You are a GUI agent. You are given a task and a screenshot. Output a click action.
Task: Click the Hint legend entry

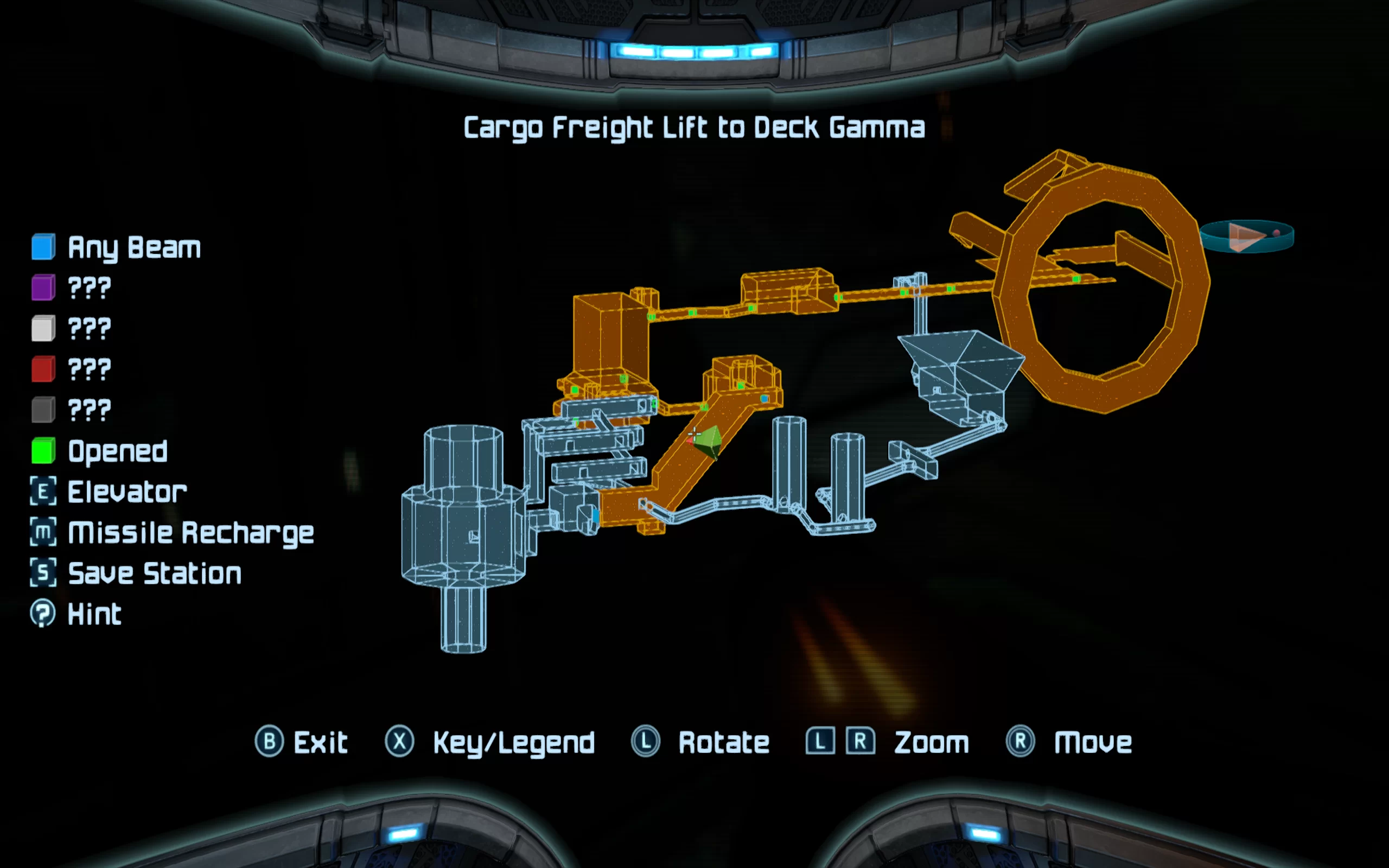77,614
